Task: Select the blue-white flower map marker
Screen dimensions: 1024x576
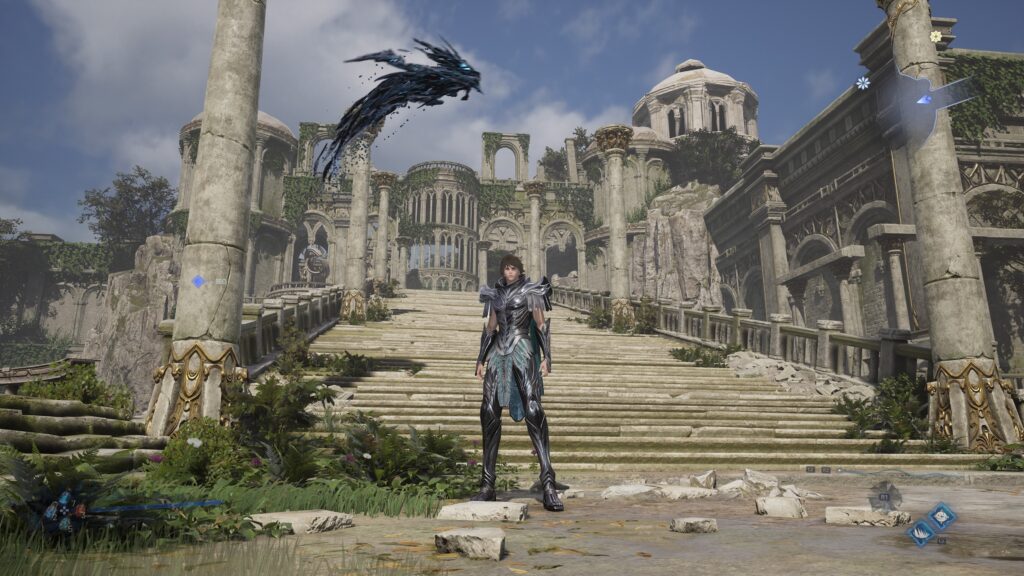Action: click(862, 83)
